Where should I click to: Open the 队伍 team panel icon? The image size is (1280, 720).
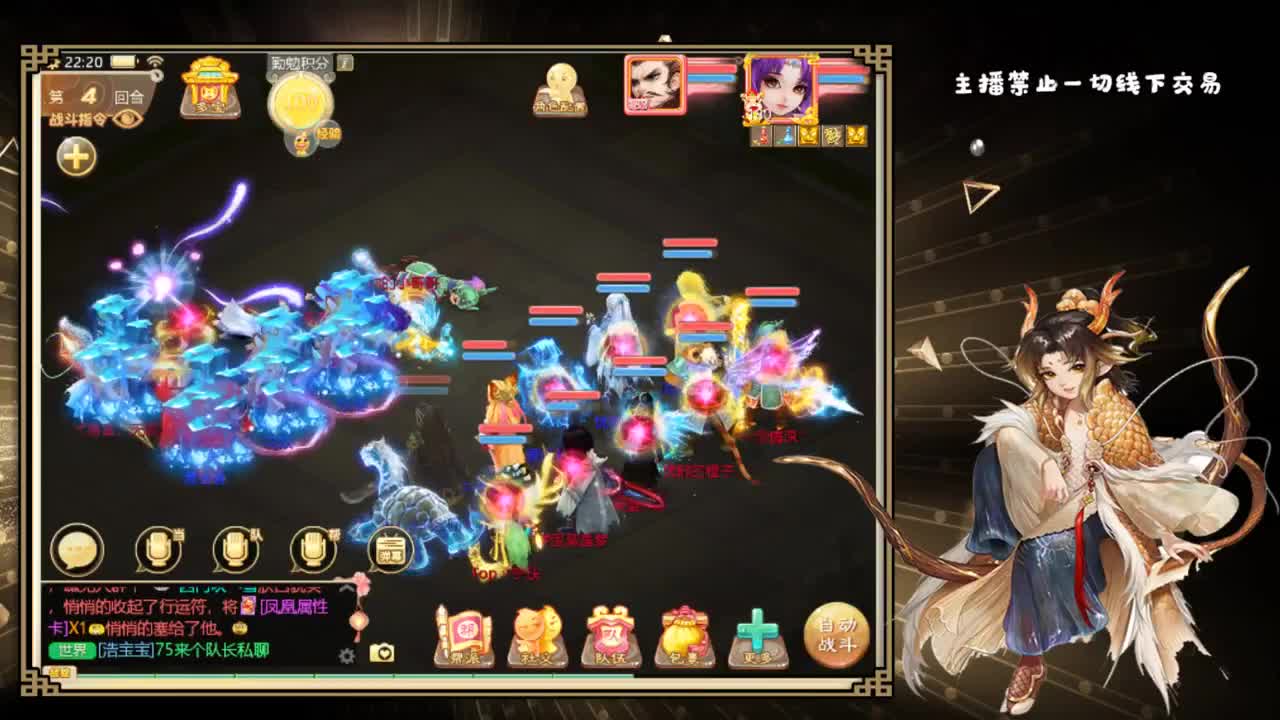pyautogui.click(x=610, y=632)
